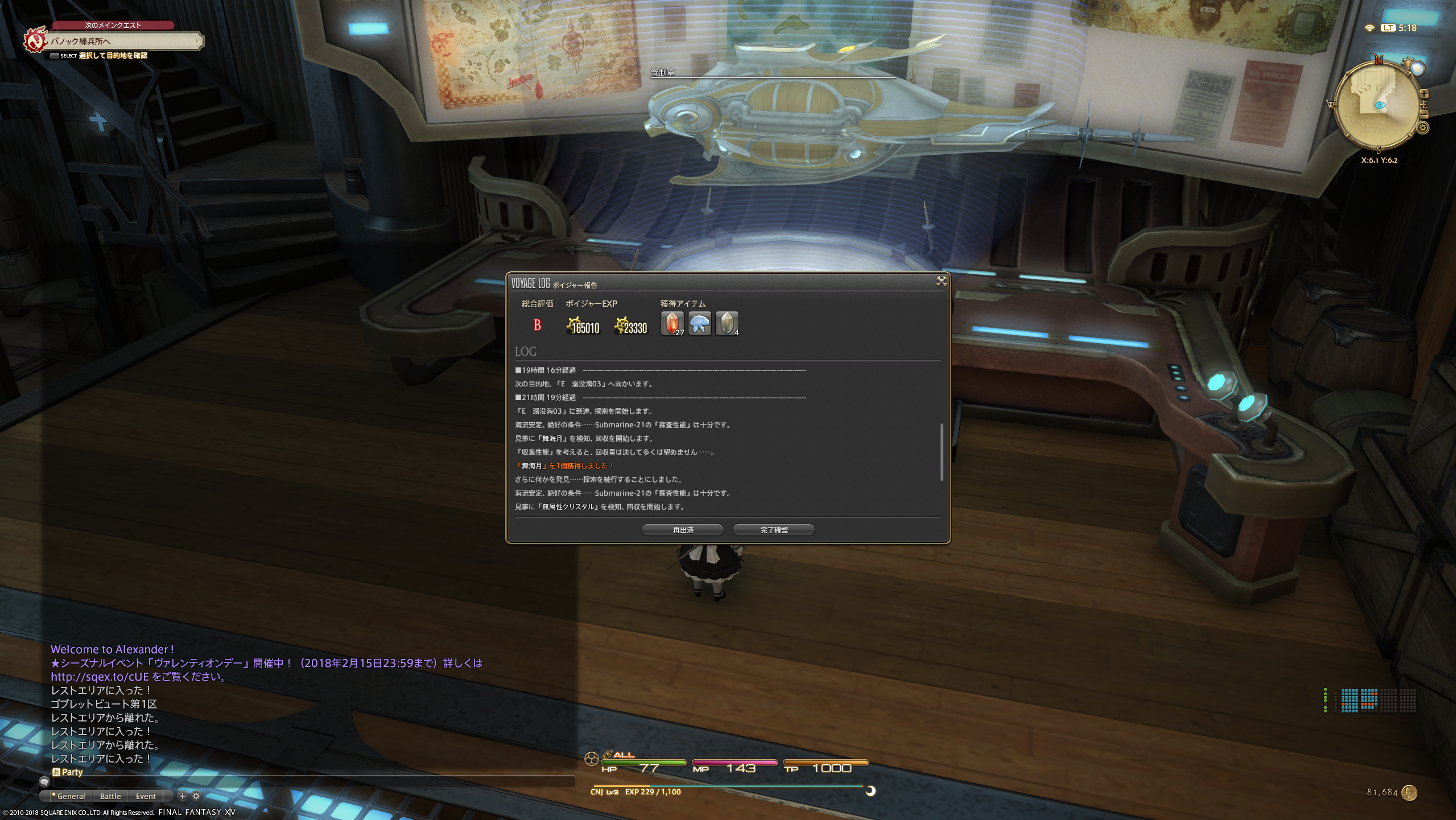Open minimap settings gear

(1423, 128)
